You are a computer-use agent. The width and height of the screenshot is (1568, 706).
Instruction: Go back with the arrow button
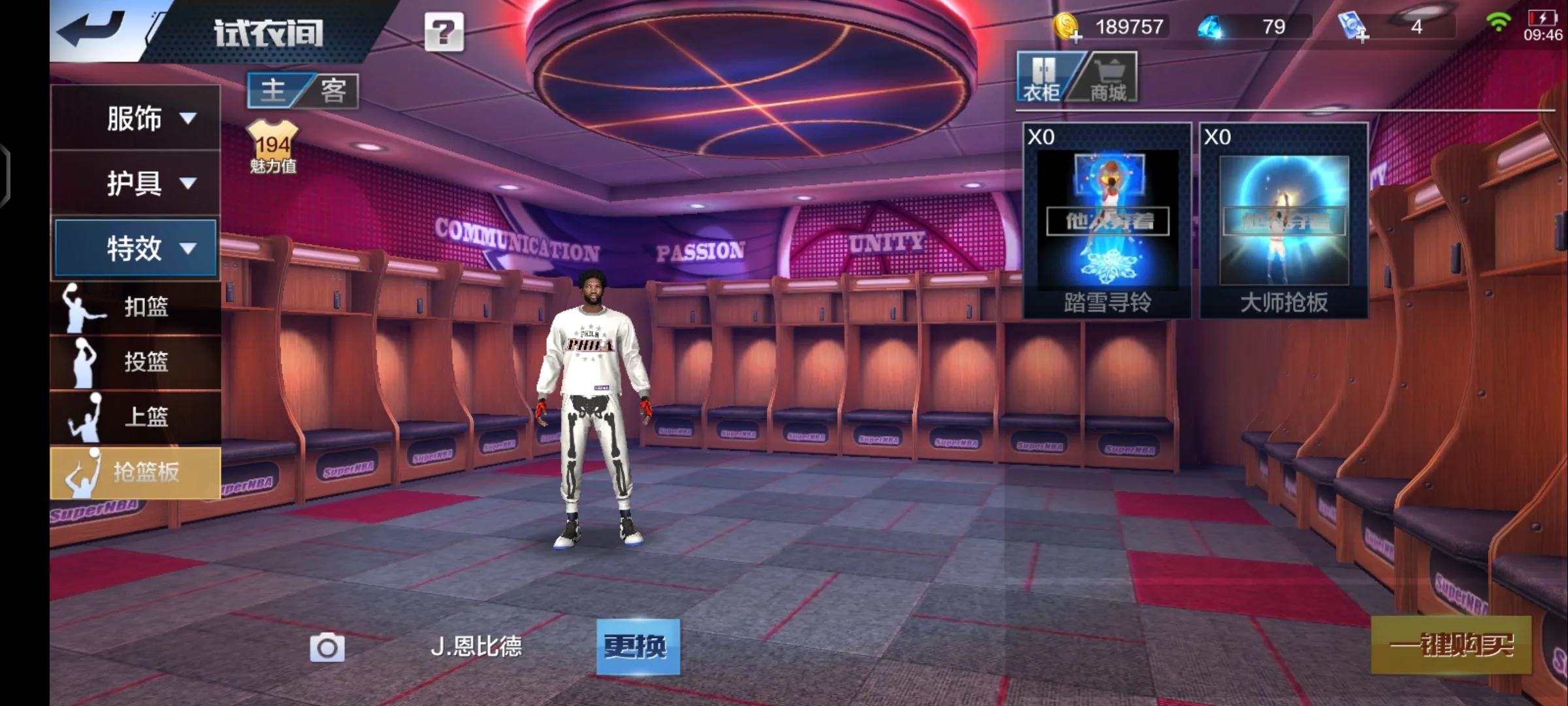(x=91, y=29)
